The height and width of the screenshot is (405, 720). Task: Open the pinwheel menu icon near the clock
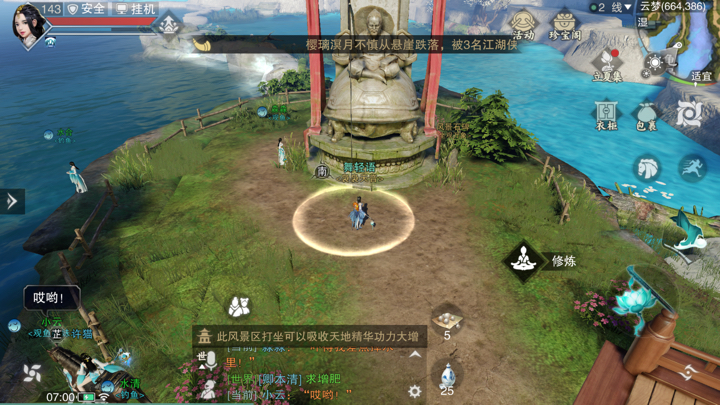[31, 375]
